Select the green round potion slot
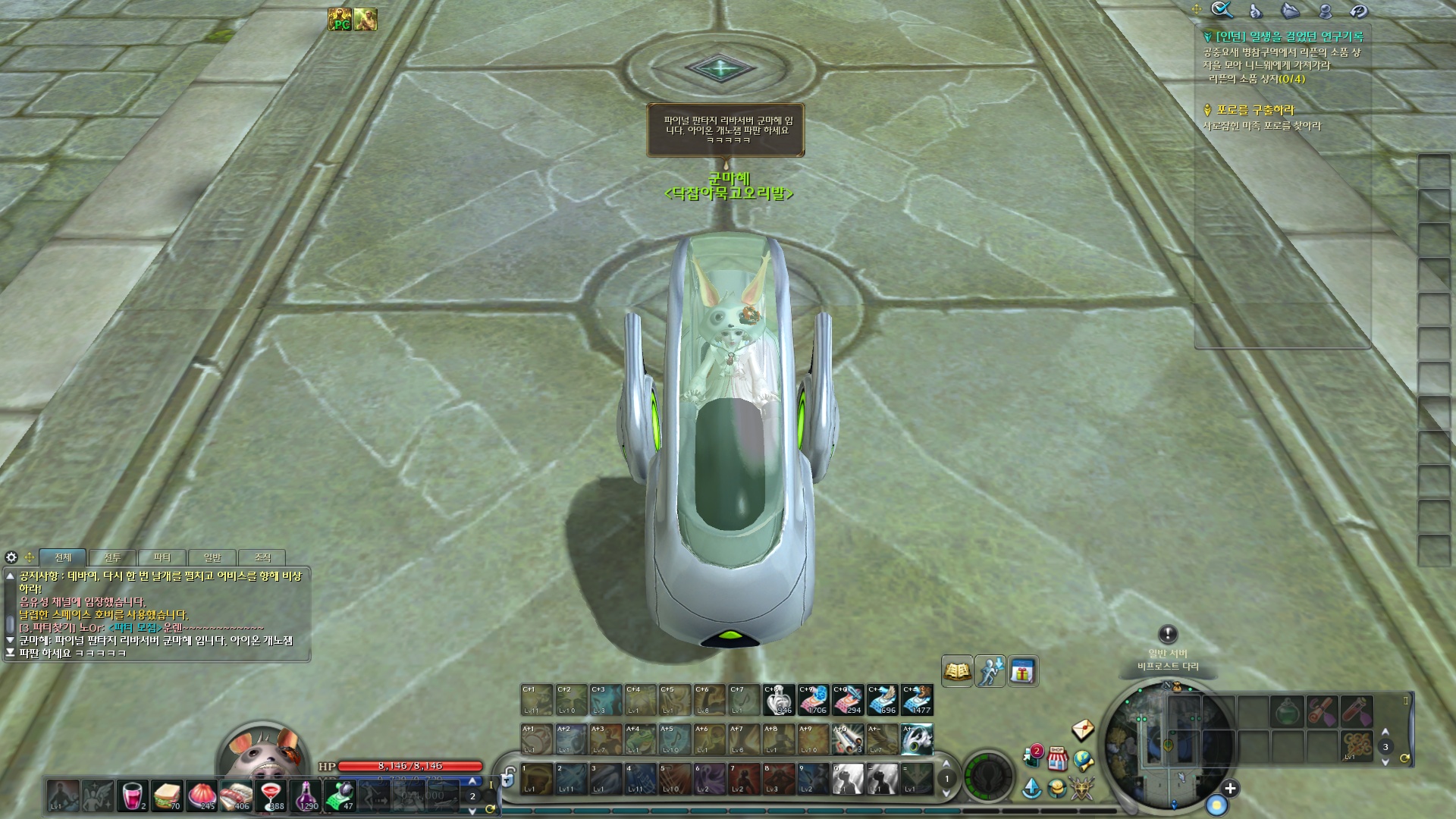 (x=1287, y=712)
